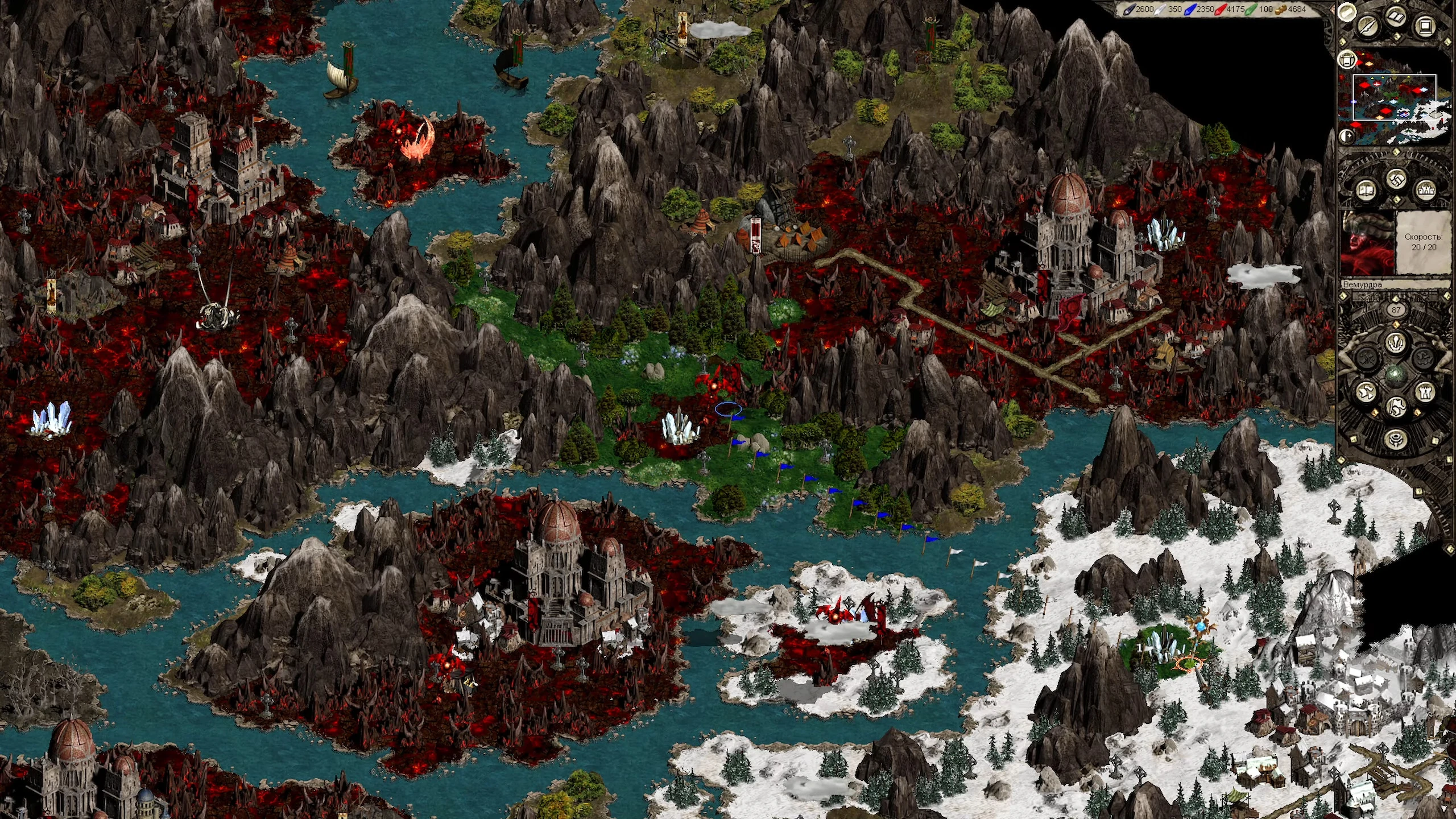
Task: Open the double-page book button below minimap
Action: coord(1366,190)
